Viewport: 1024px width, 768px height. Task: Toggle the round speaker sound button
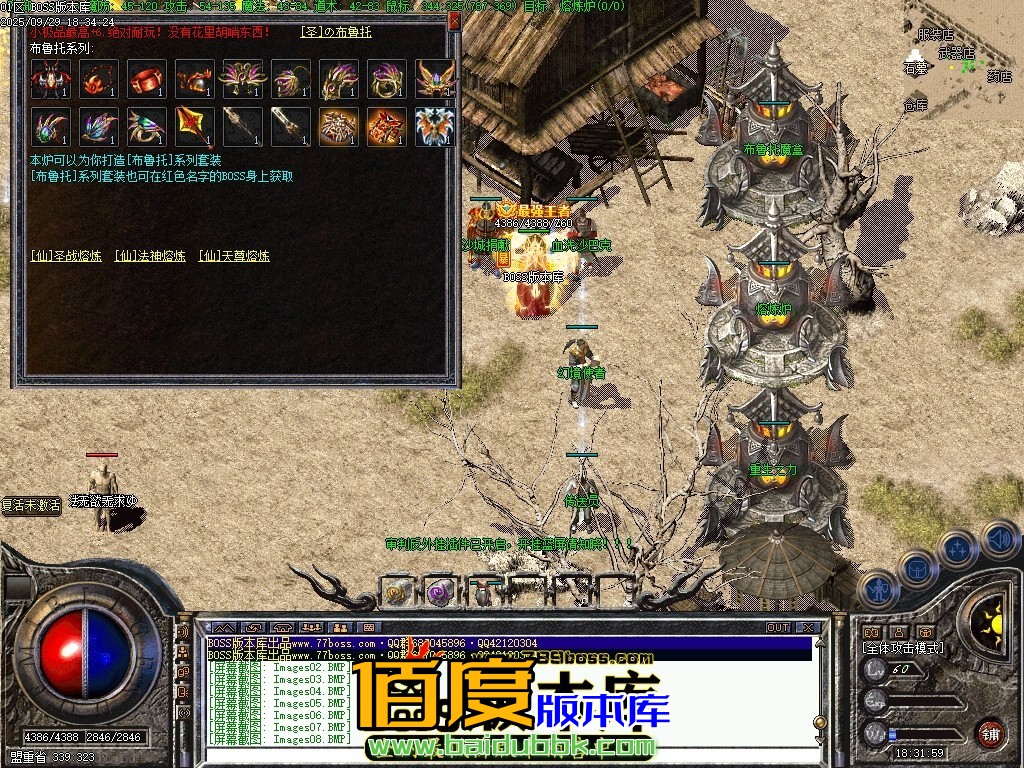(1000, 540)
